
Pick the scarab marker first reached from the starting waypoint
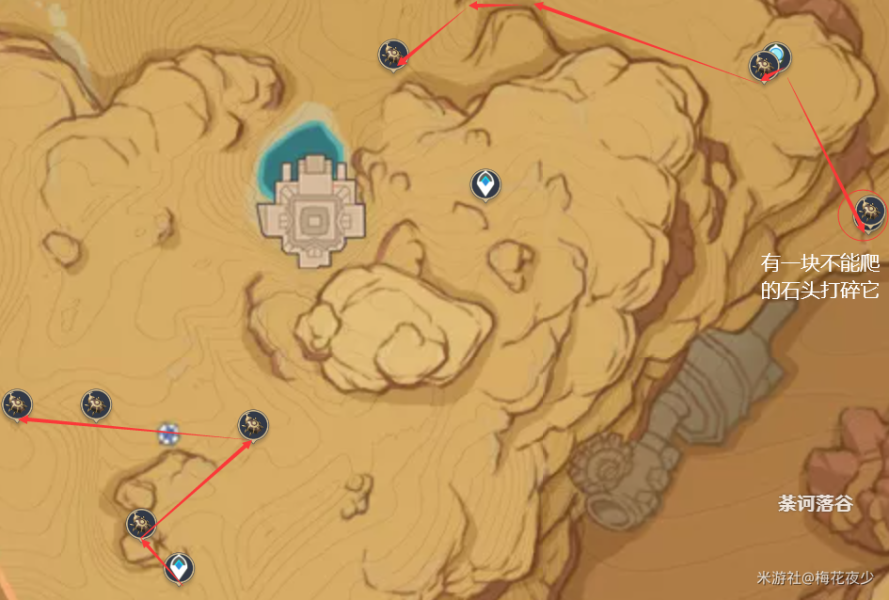pos(141,523)
